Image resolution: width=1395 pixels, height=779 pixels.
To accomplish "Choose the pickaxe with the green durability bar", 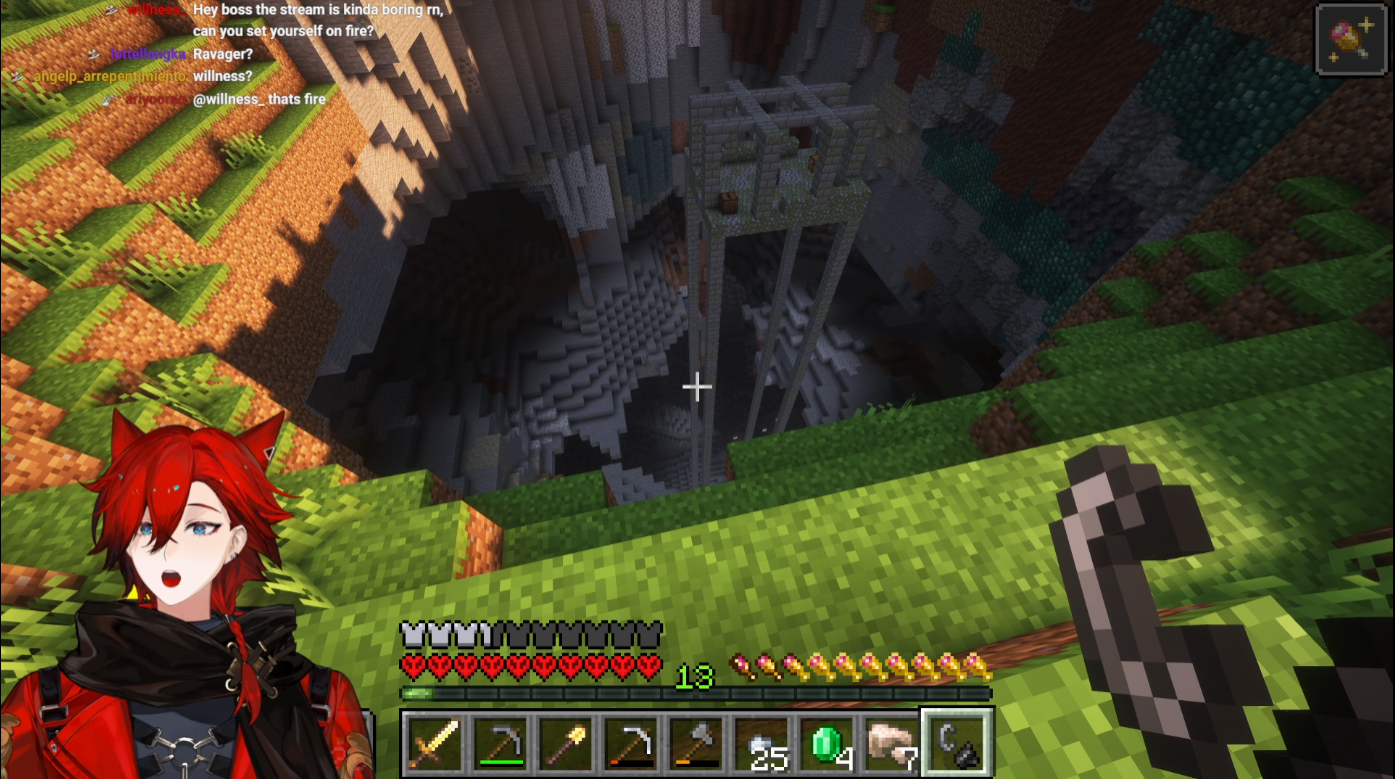I will point(501,743).
